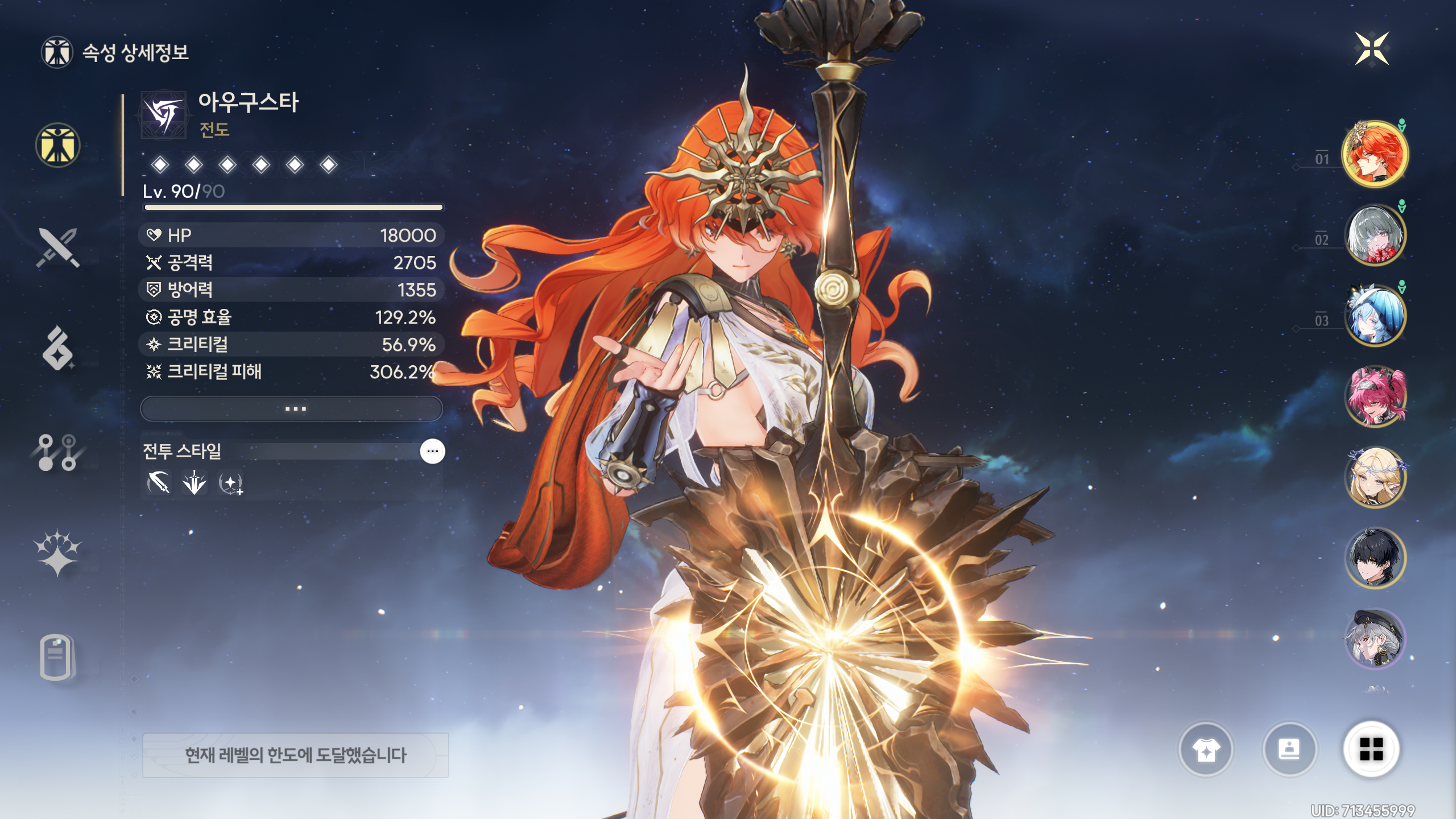
Task: Expand full stats with the three-dot bar
Action: tap(291, 409)
